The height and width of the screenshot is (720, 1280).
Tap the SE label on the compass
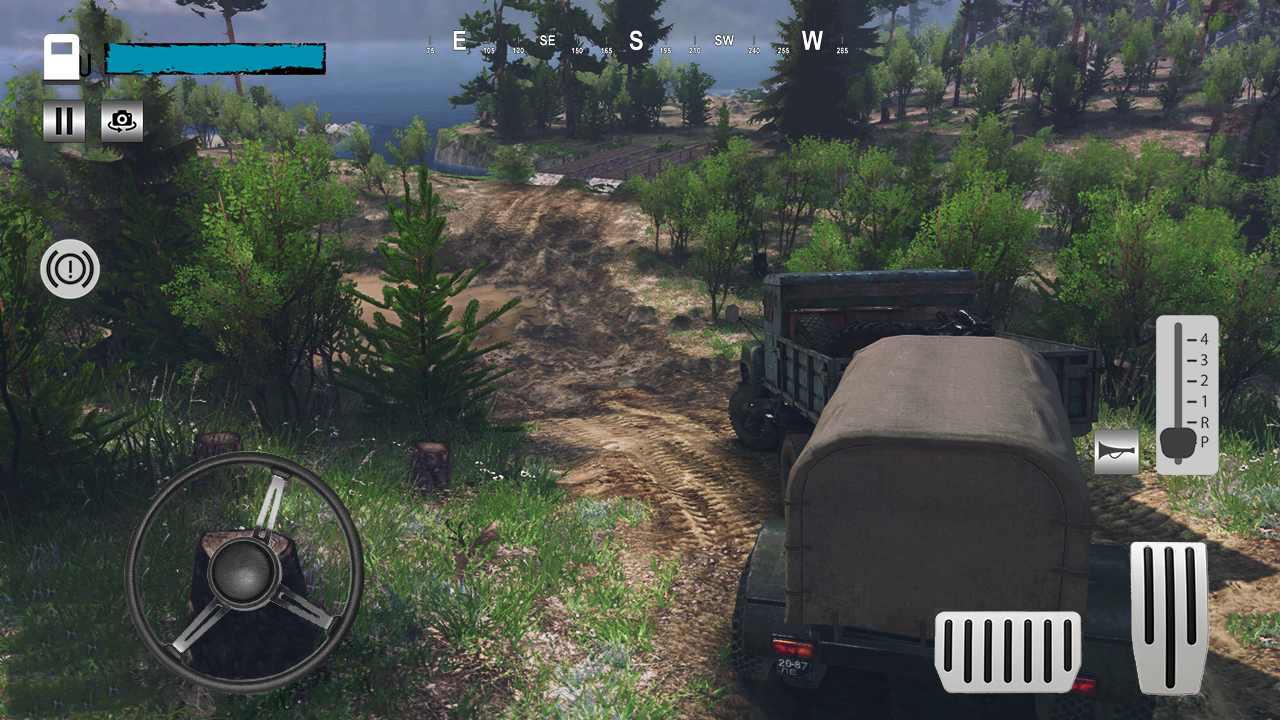(546, 41)
